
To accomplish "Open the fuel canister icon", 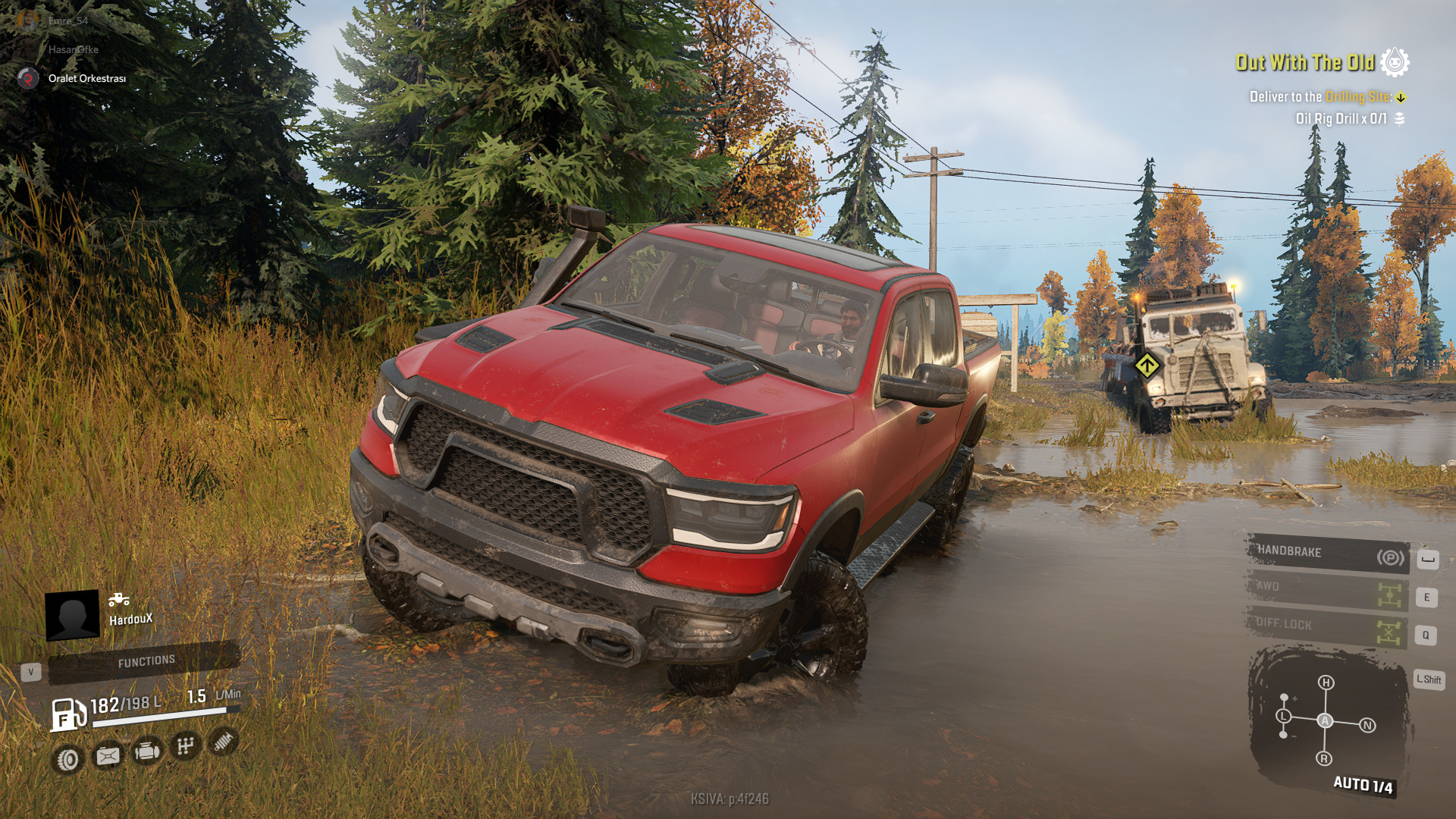I will (107, 755).
